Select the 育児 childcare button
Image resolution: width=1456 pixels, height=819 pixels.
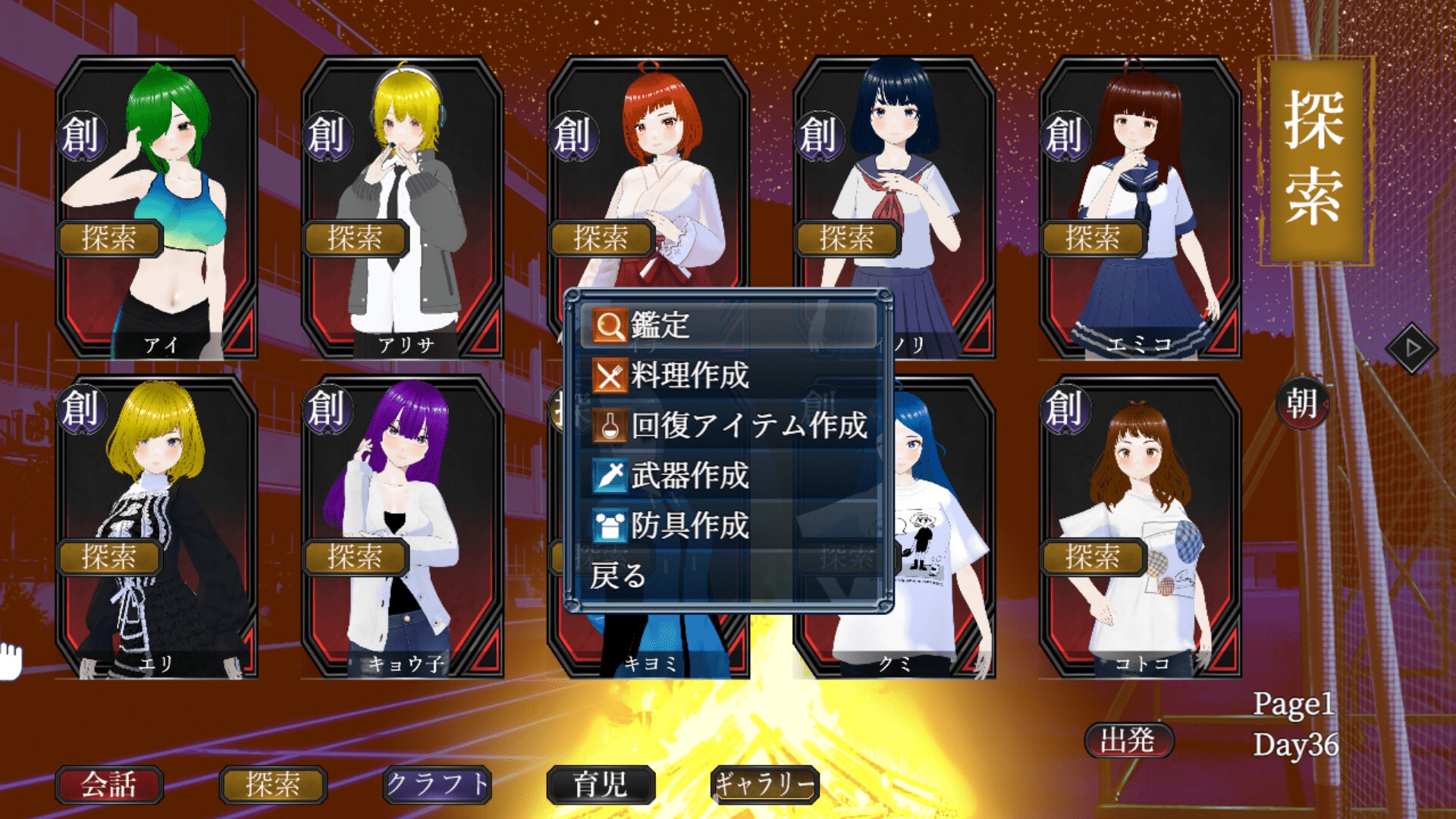click(601, 784)
